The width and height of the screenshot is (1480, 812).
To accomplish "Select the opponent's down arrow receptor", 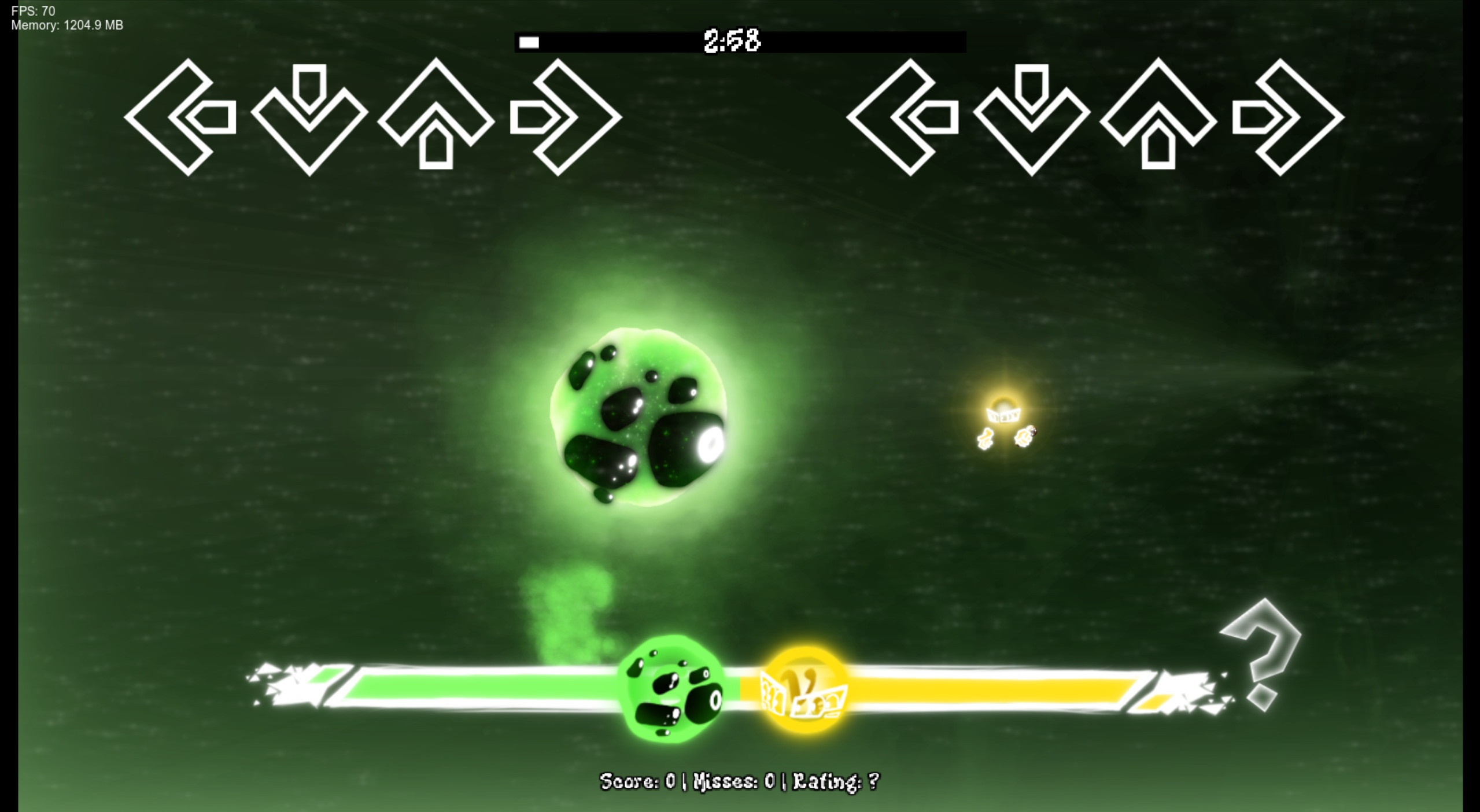I will tap(311, 119).
